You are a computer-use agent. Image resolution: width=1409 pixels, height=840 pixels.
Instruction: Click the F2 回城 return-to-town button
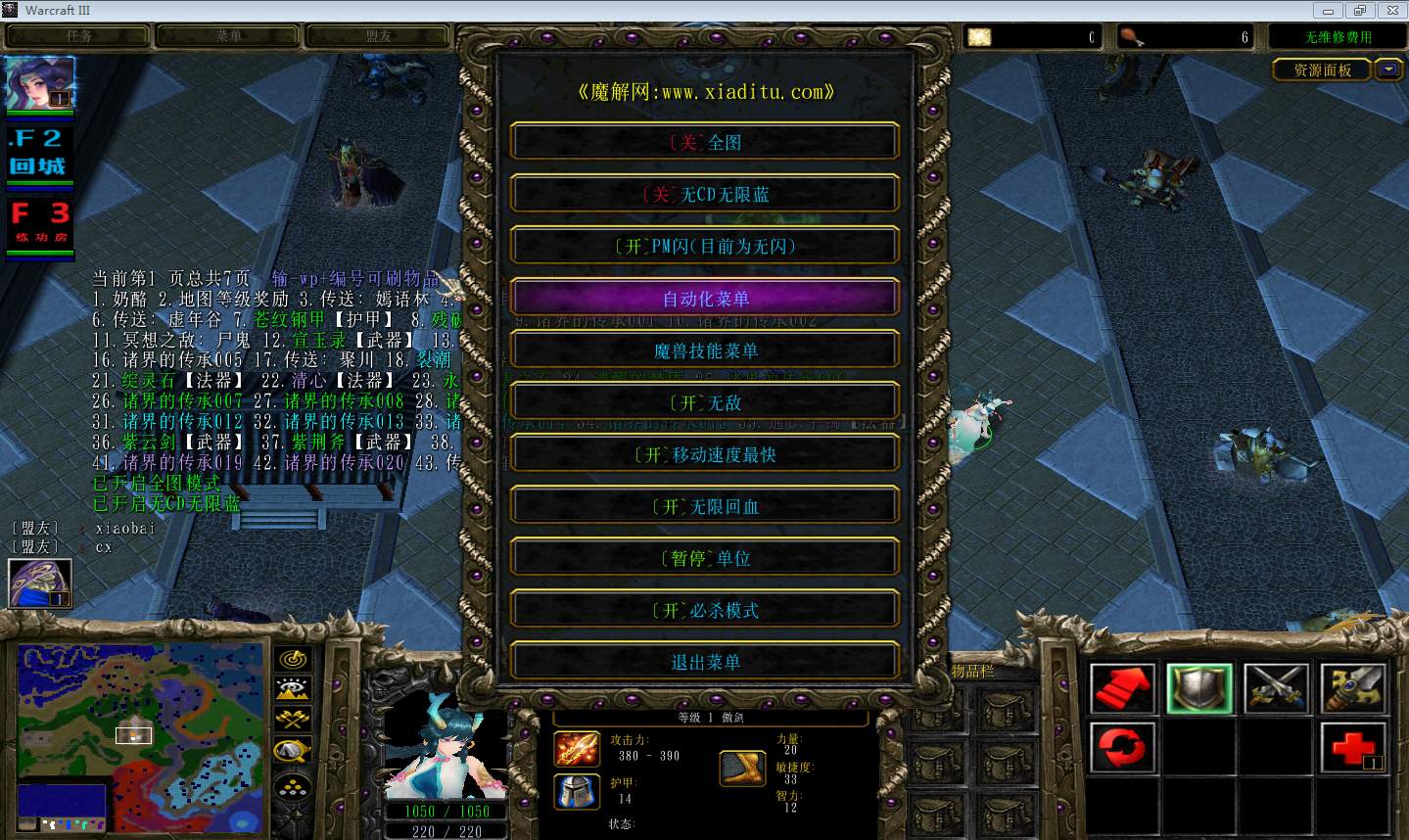[x=40, y=153]
